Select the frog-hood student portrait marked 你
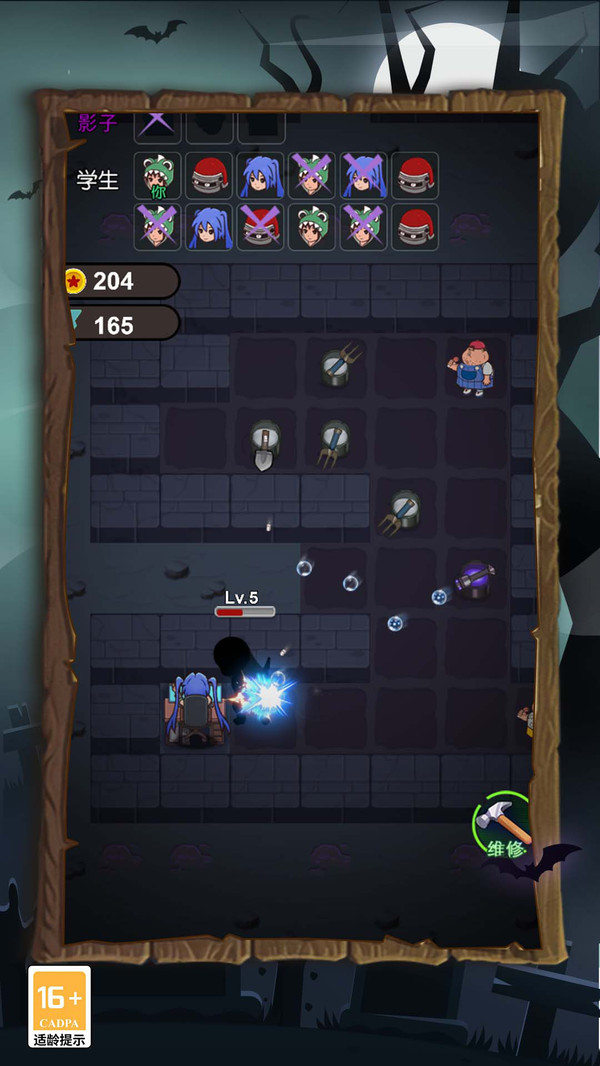 158,177
